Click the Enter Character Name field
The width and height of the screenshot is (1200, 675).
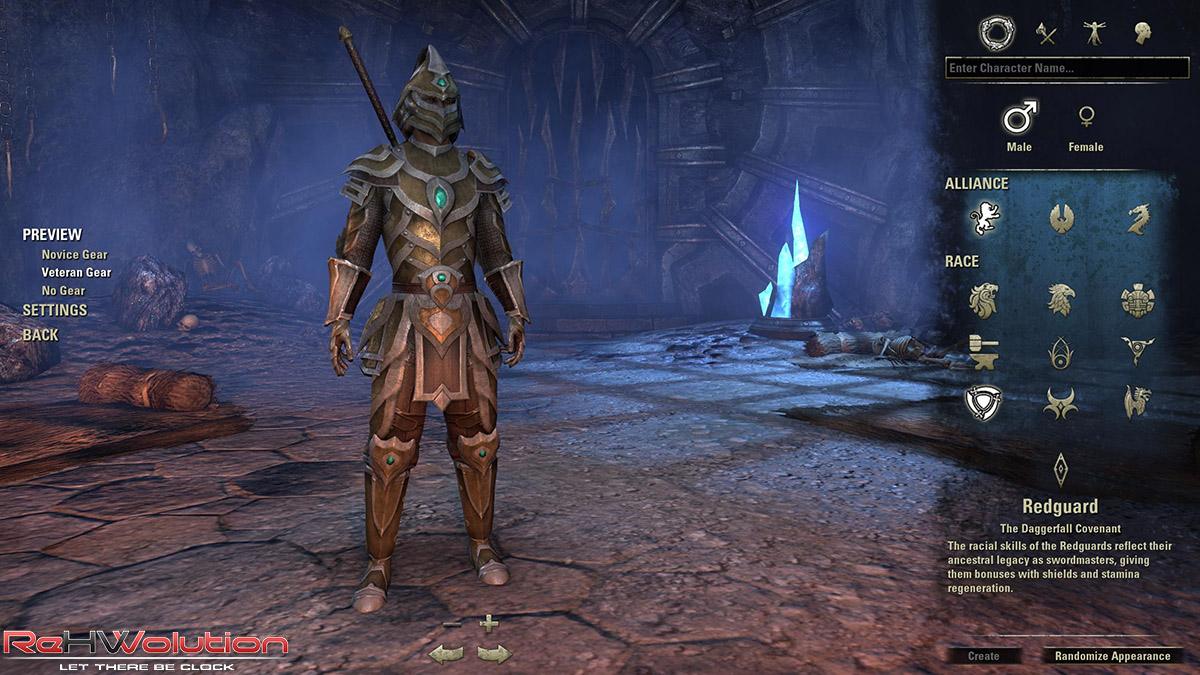(1066, 68)
